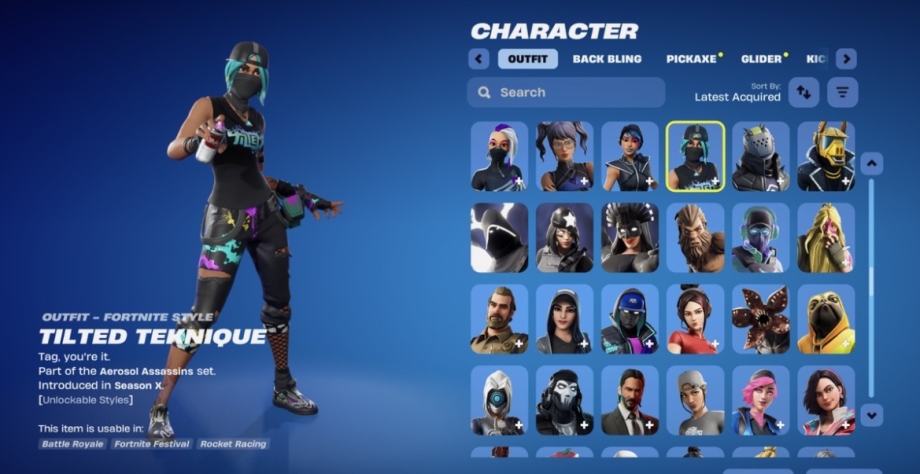The height and width of the screenshot is (474, 920).
Task: Click the left arrow beside the Outfit tab
Action: click(x=478, y=59)
